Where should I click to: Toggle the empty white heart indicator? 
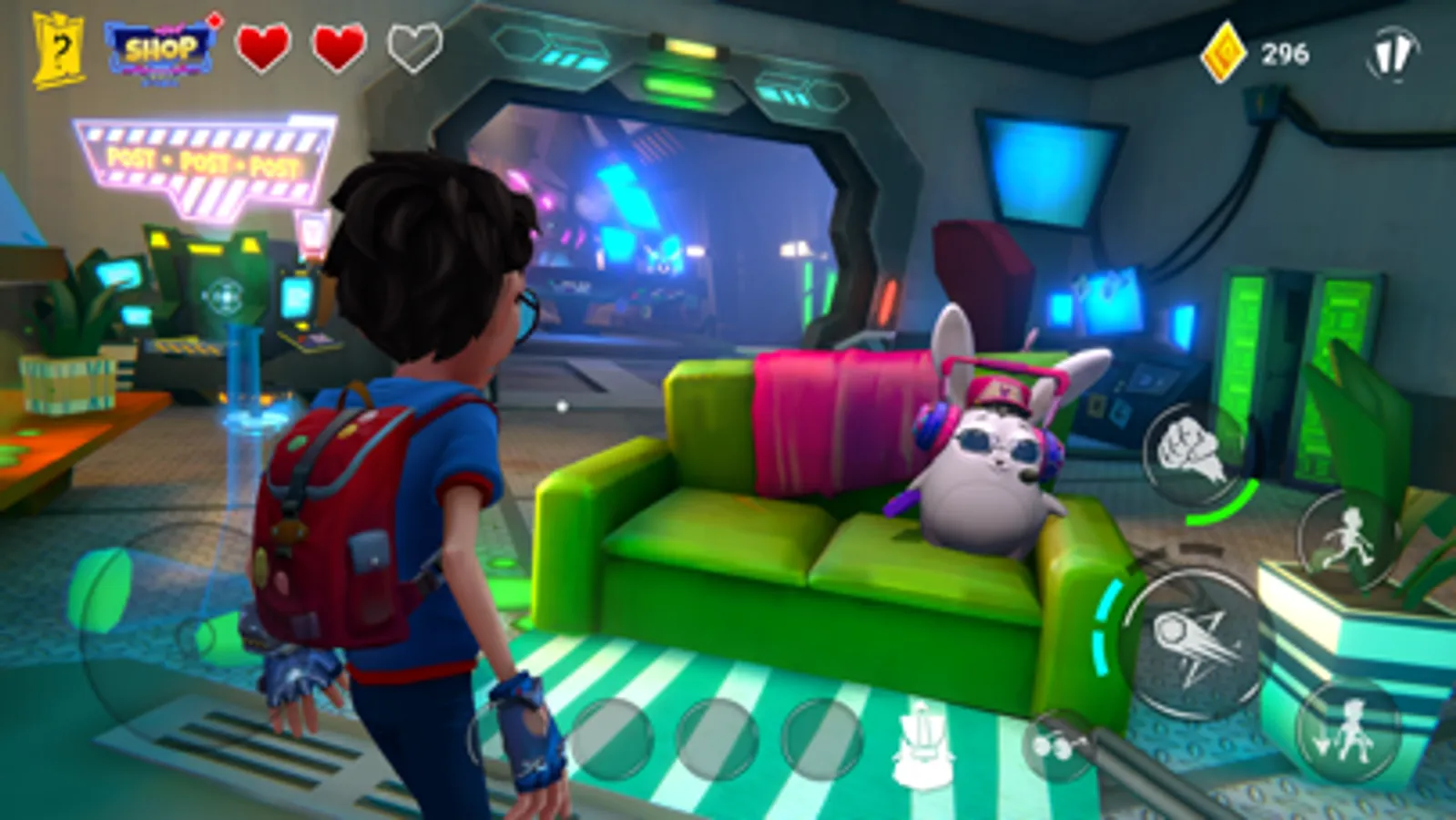pos(412,46)
